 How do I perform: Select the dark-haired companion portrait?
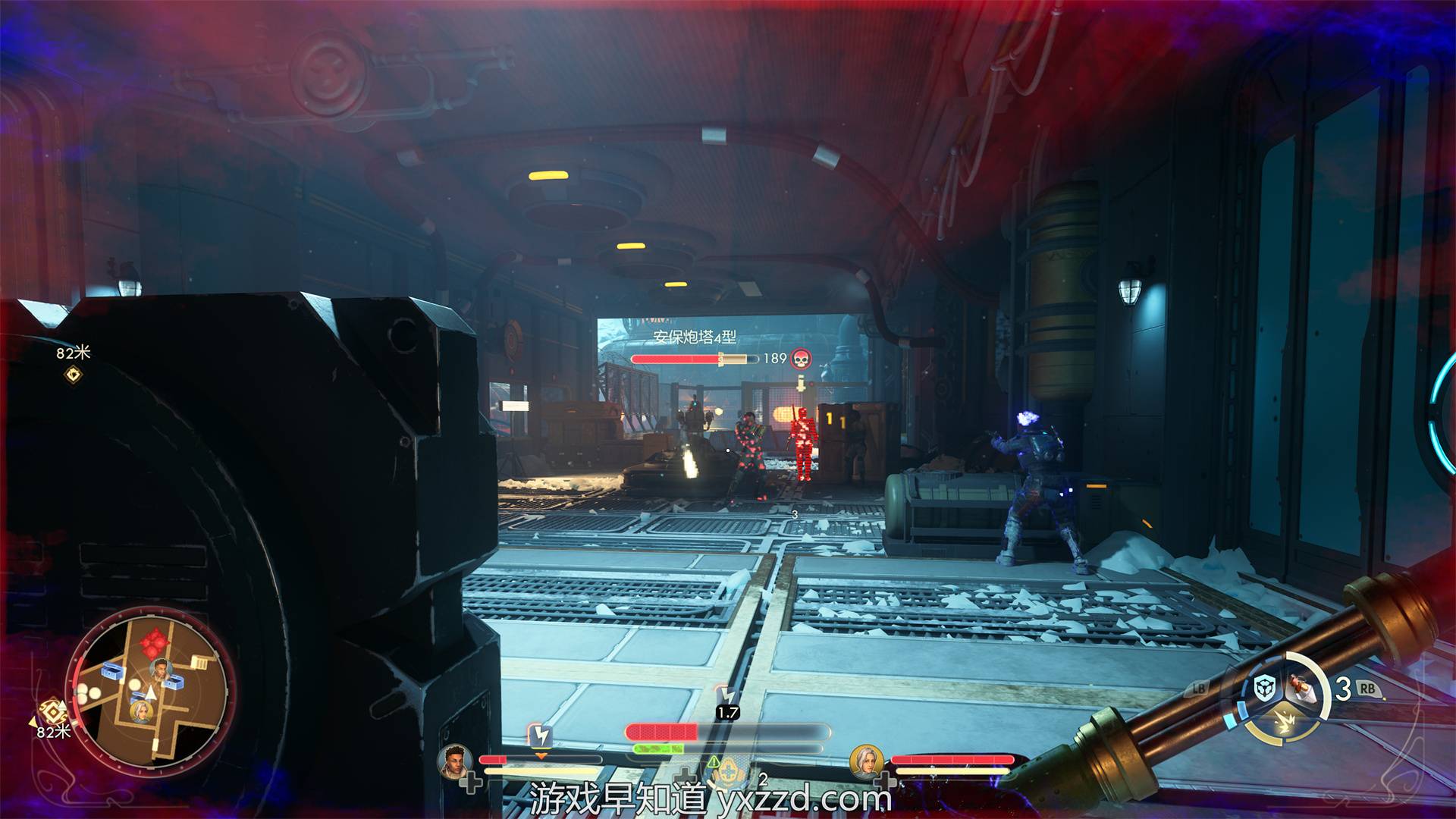455,761
